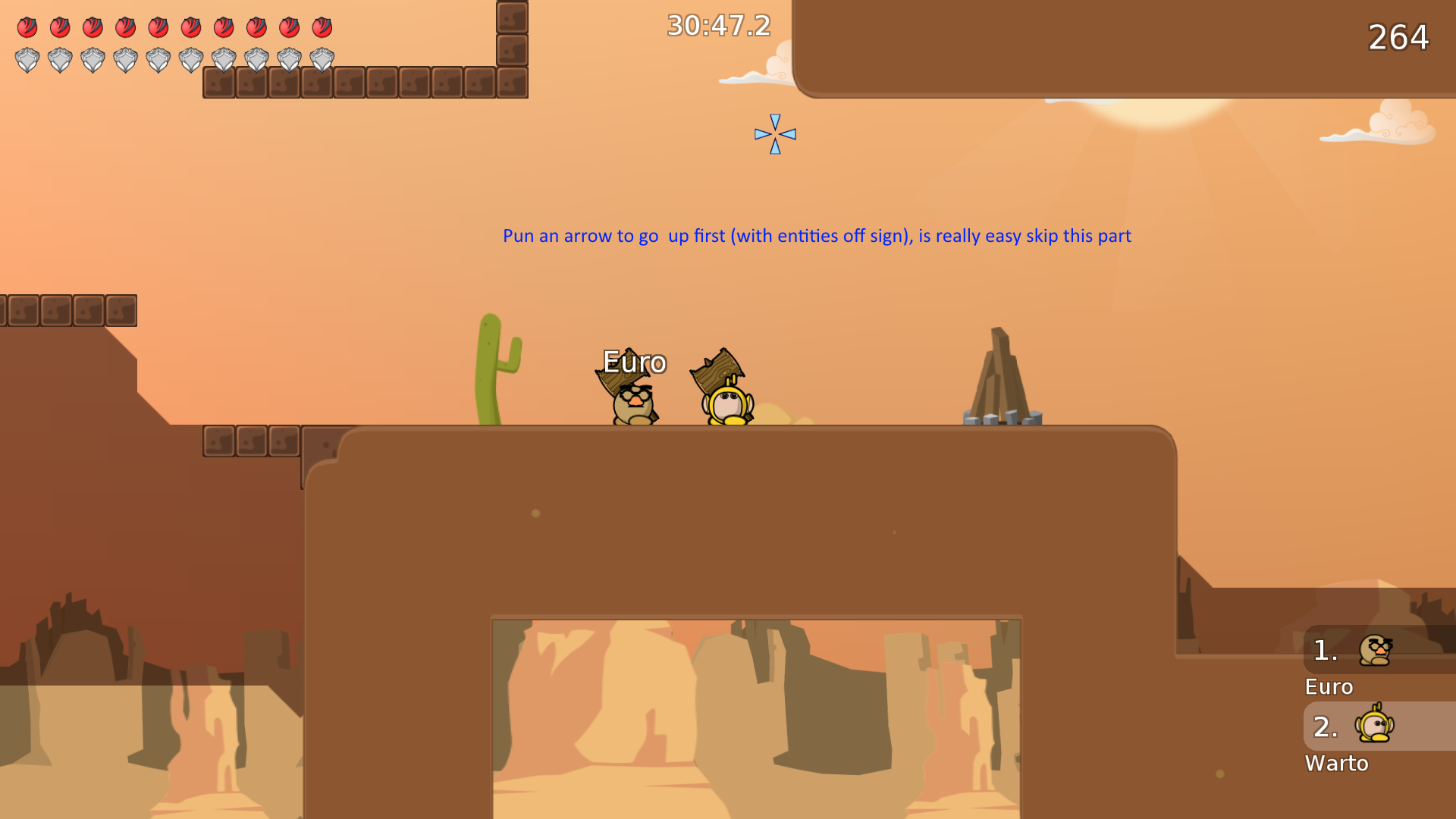1456x819 pixels.
Task: Toggle the seventh silver shield indicator
Action: click(x=224, y=59)
